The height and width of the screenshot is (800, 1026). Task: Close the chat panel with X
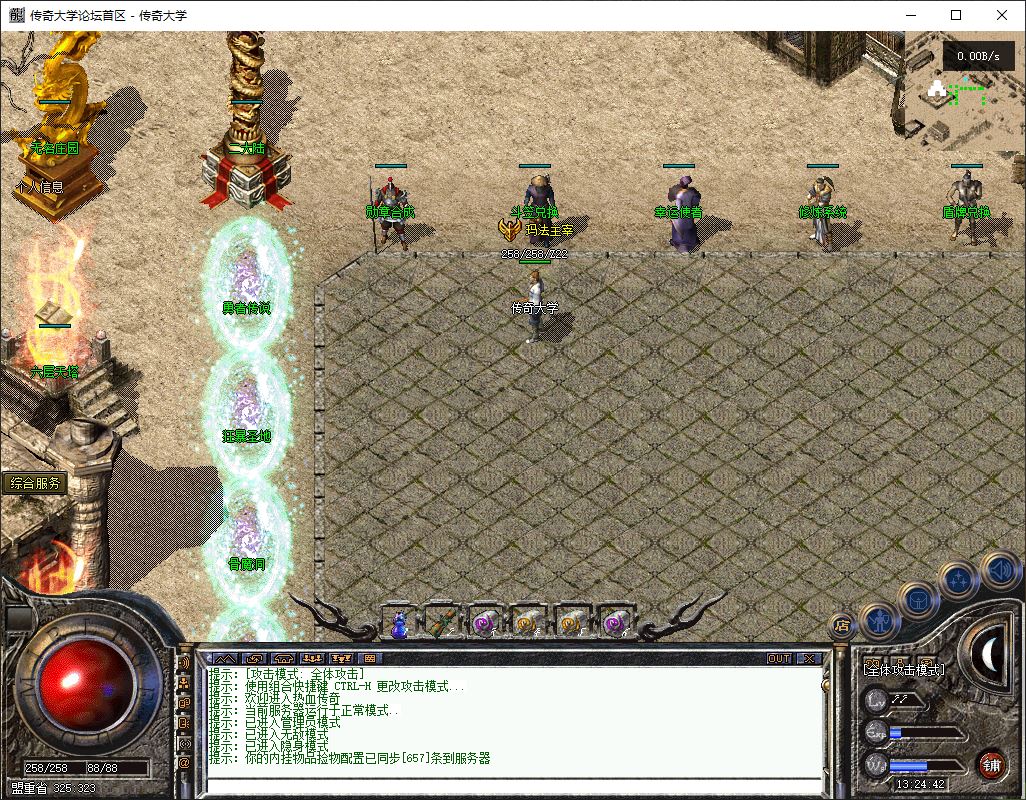[x=808, y=659]
